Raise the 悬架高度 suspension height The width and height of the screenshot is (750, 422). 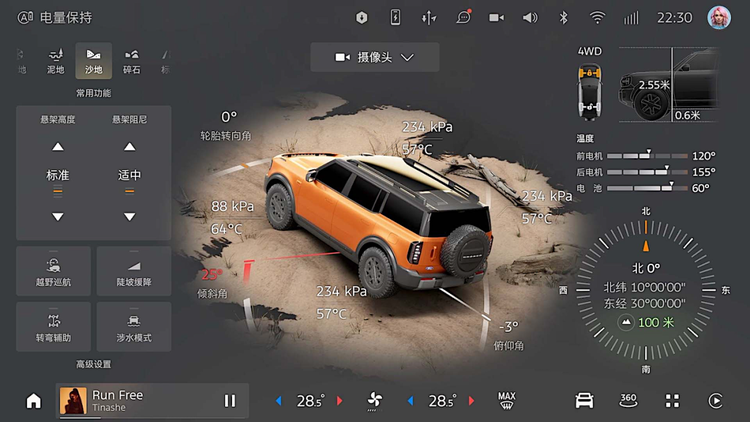tap(58, 147)
